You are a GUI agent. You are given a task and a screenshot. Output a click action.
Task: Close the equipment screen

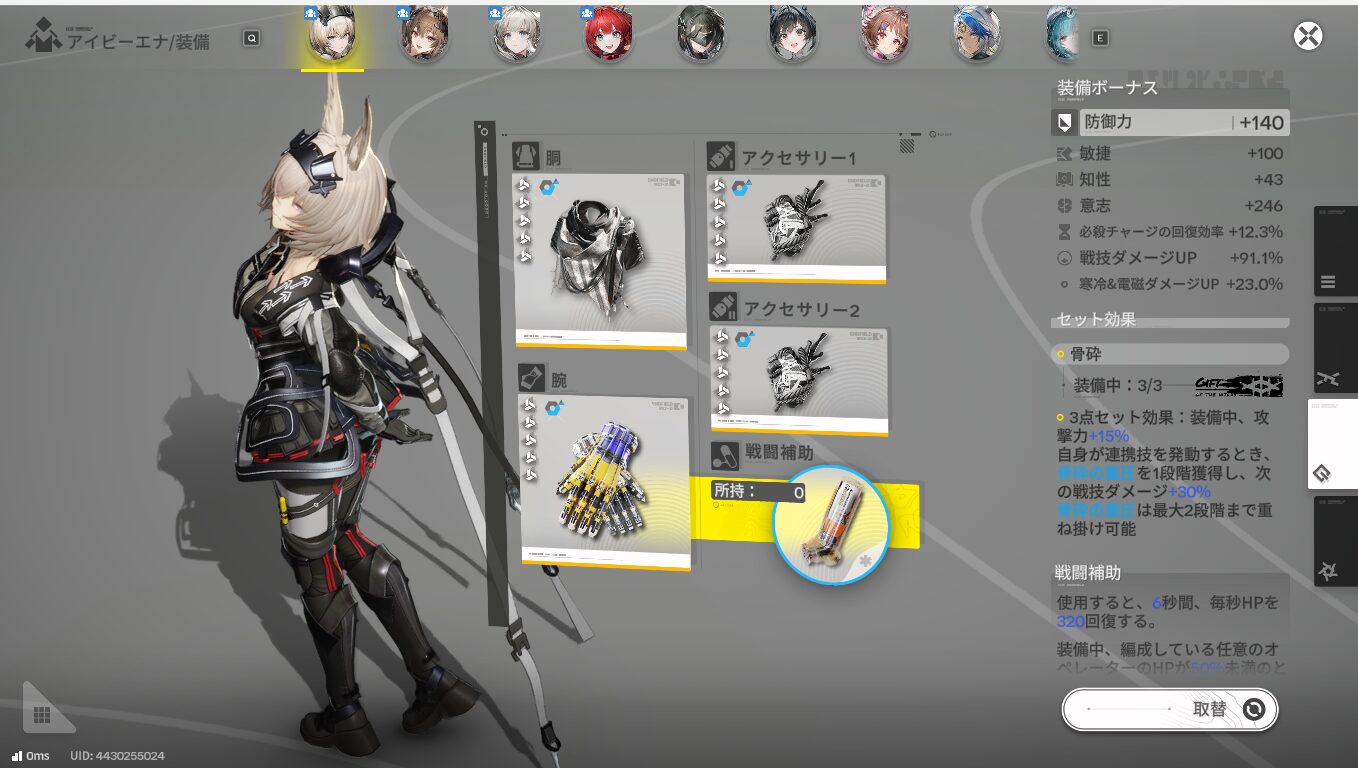[1308, 37]
